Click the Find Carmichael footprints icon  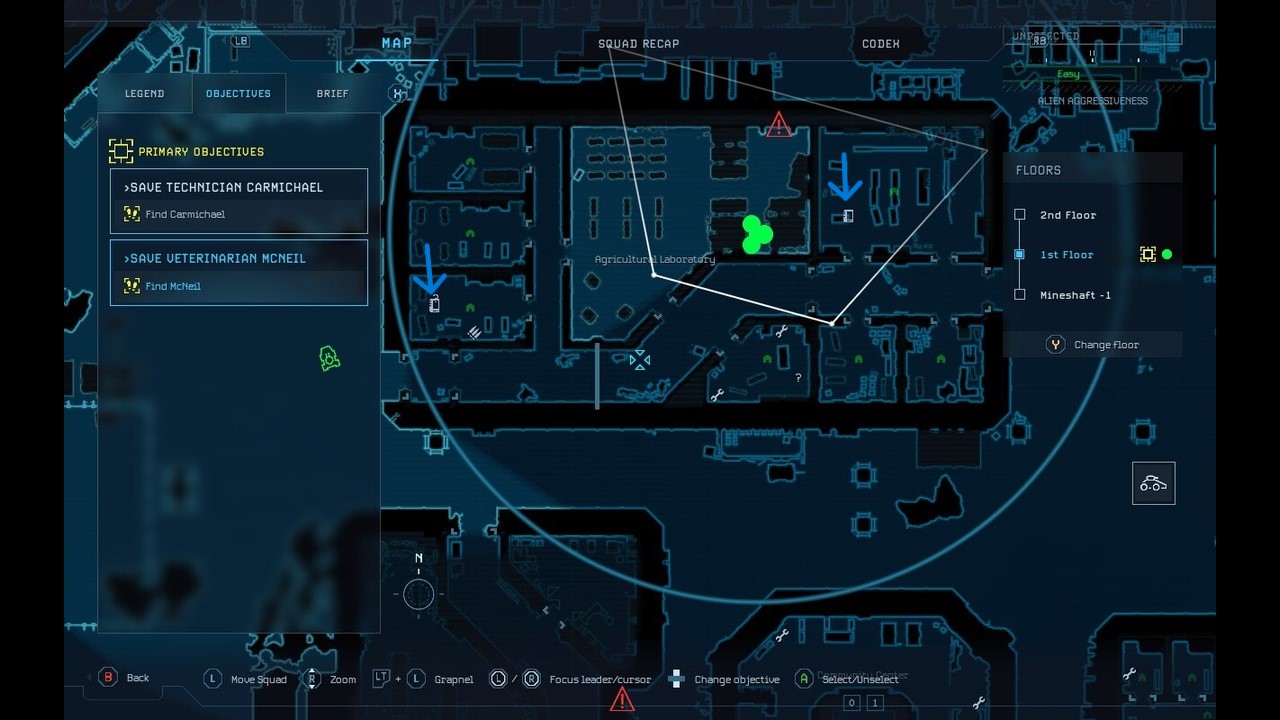(x=131, y=213)
